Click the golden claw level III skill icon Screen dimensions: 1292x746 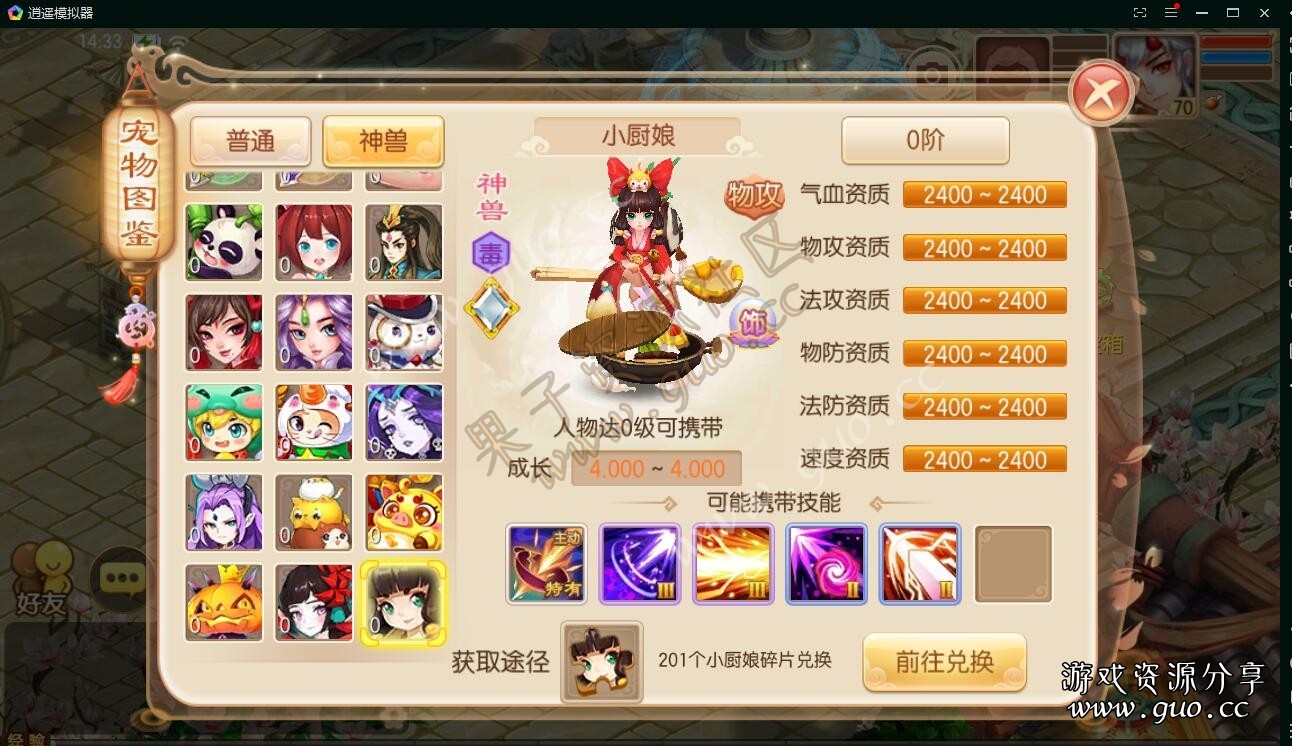pos(733,564)
